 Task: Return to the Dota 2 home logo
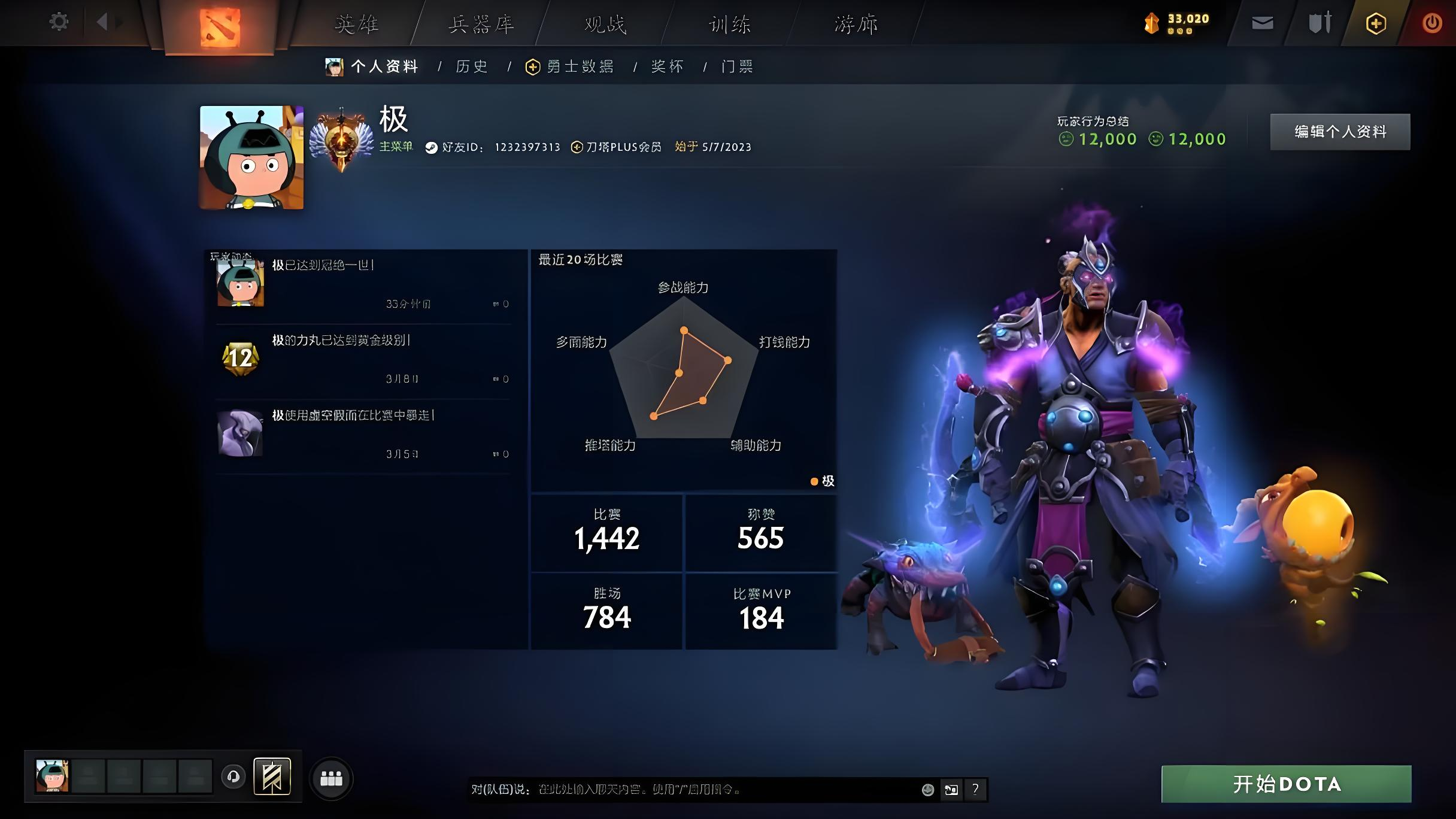(x=220, y=27)
